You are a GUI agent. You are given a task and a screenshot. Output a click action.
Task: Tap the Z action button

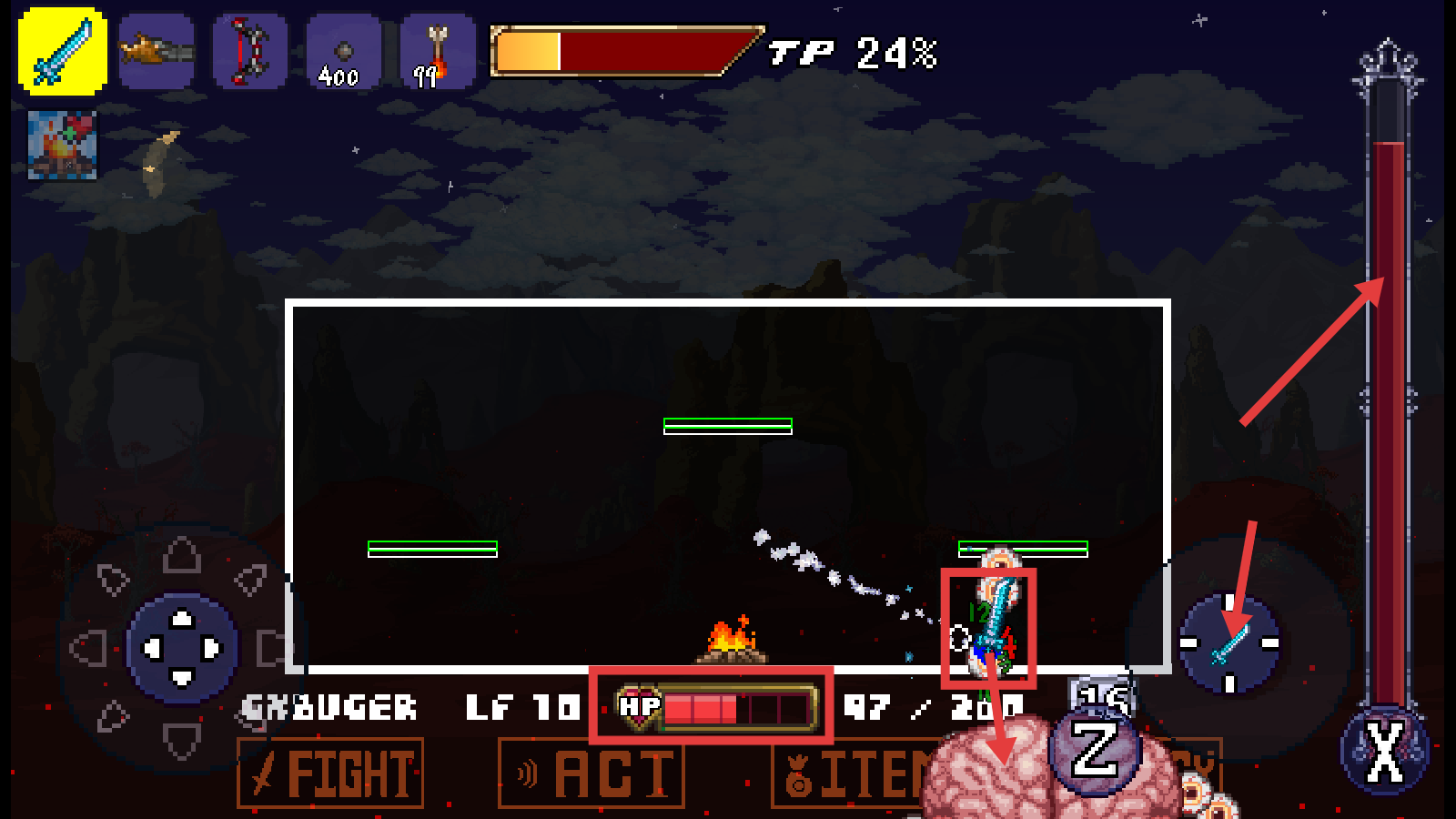1095,750
